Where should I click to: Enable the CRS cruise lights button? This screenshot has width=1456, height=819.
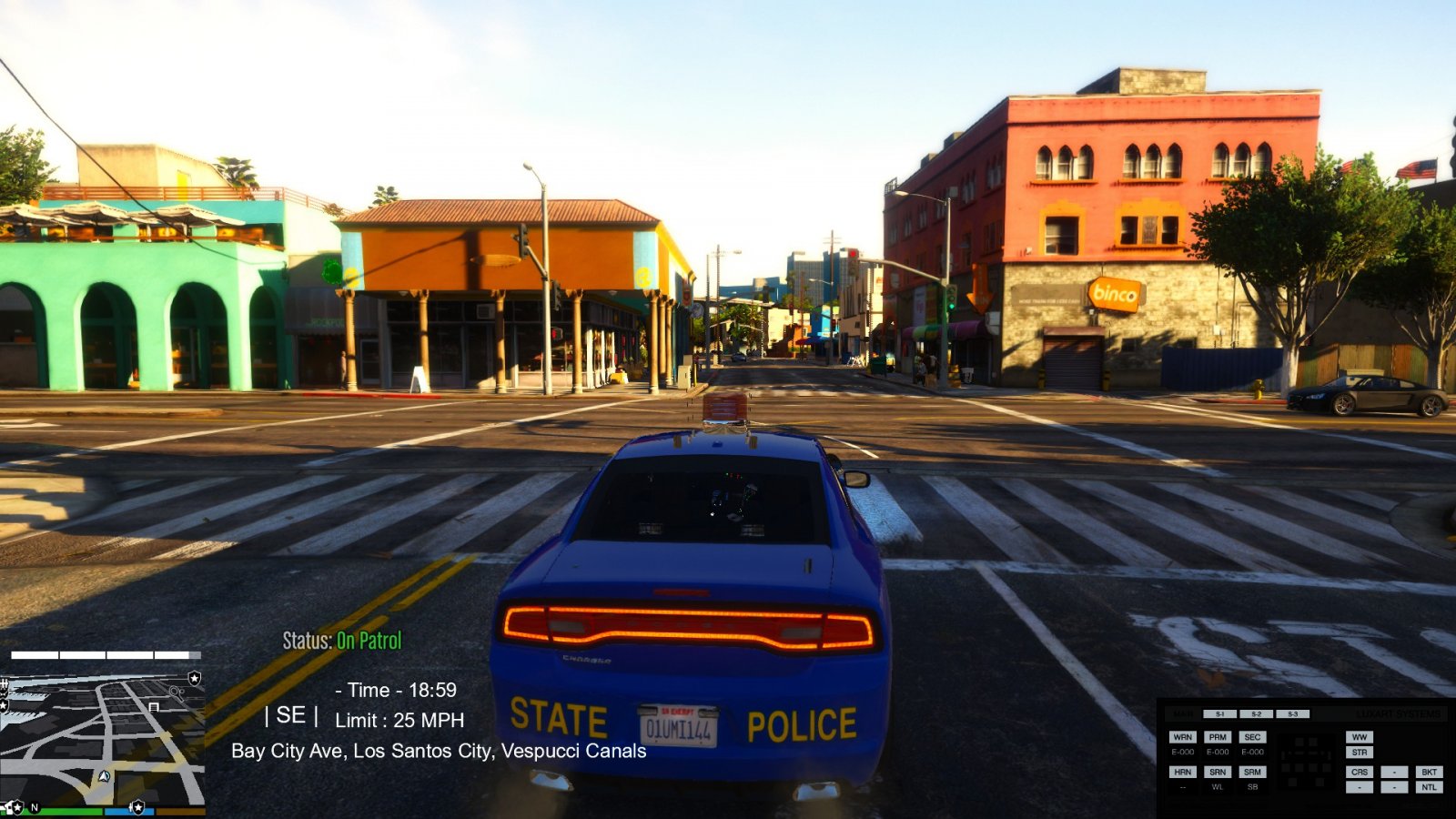[1360, 772]
